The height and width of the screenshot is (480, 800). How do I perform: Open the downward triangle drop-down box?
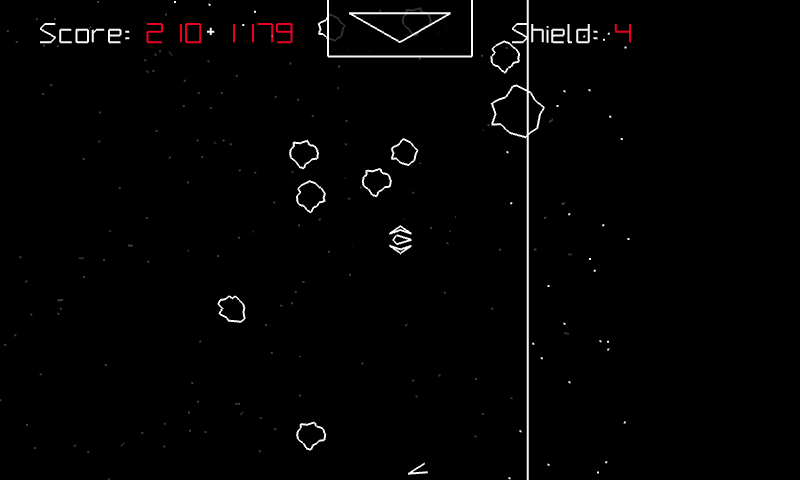(399, 27)
